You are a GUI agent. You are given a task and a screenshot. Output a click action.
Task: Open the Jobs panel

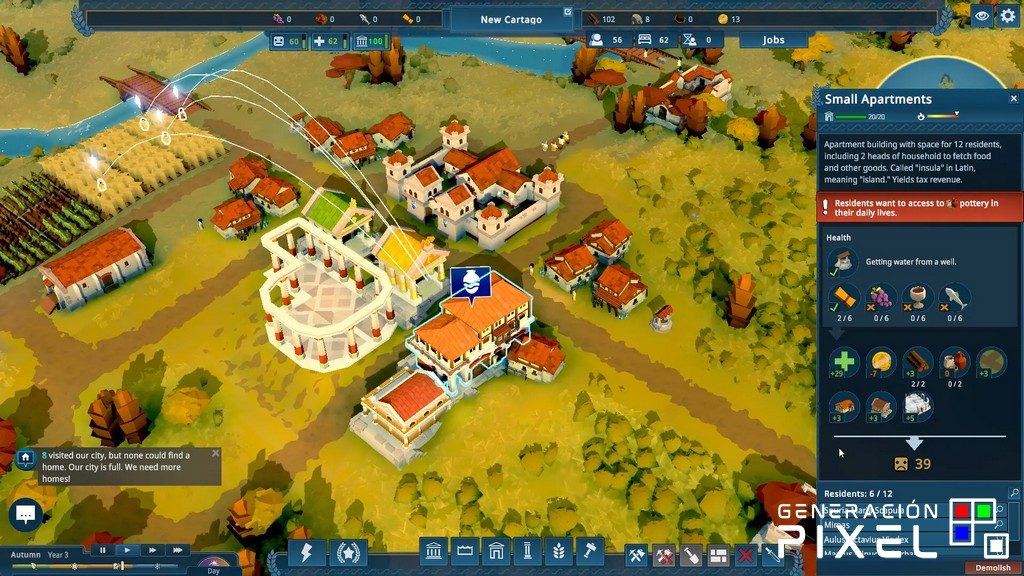point(773,40)
